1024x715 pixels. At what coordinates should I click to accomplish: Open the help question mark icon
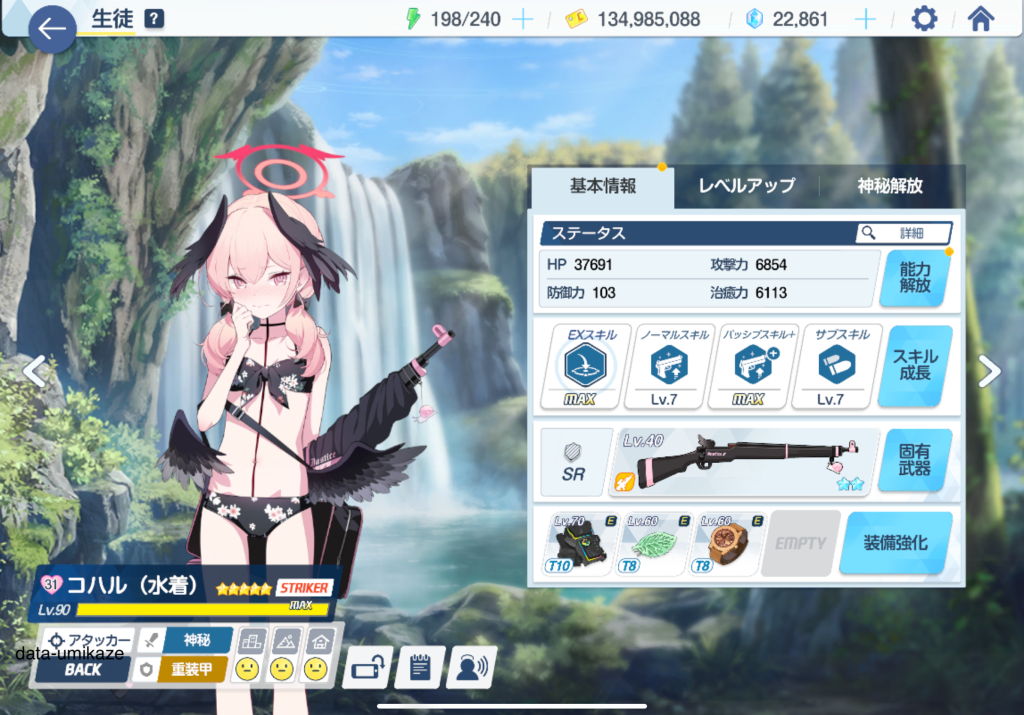tap(154, 19)
